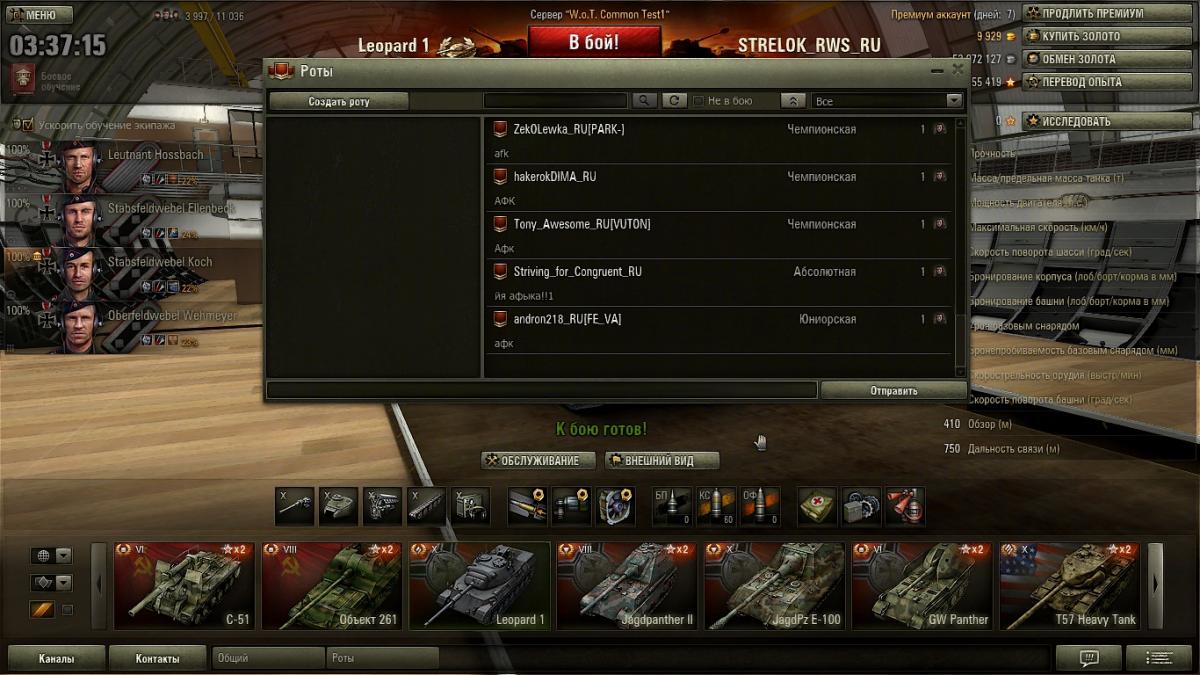1200x675 pixels.
Task: Choose the JagdPz E-100 tank
Action: (774, 586)
